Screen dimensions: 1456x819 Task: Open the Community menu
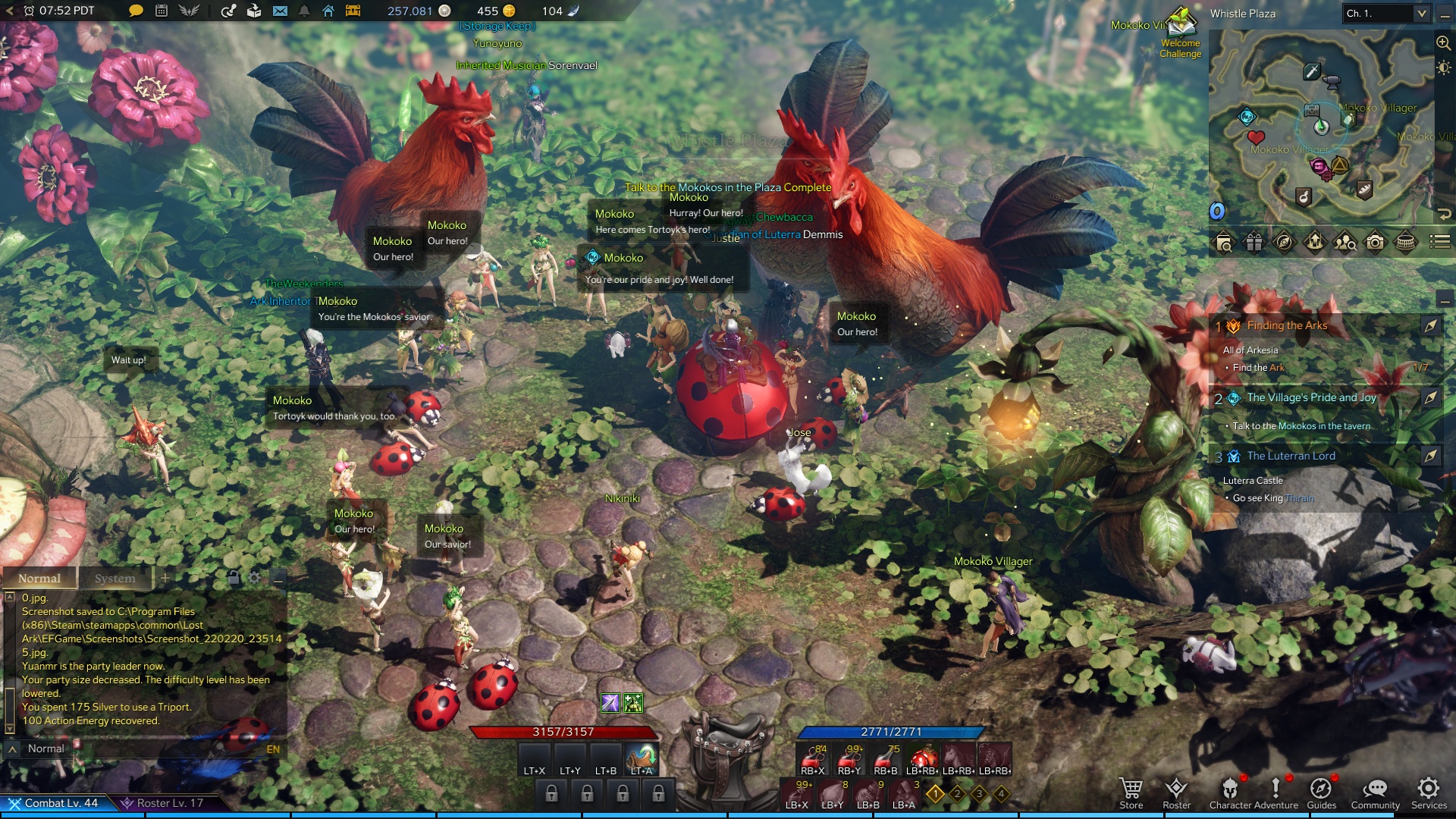click(x=1375, y=792)
